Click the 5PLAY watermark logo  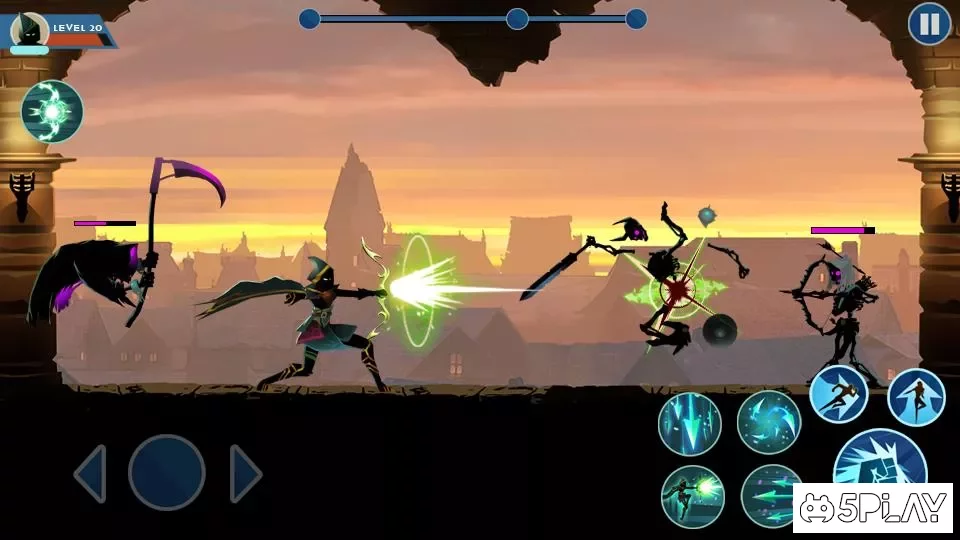[873, 508]
